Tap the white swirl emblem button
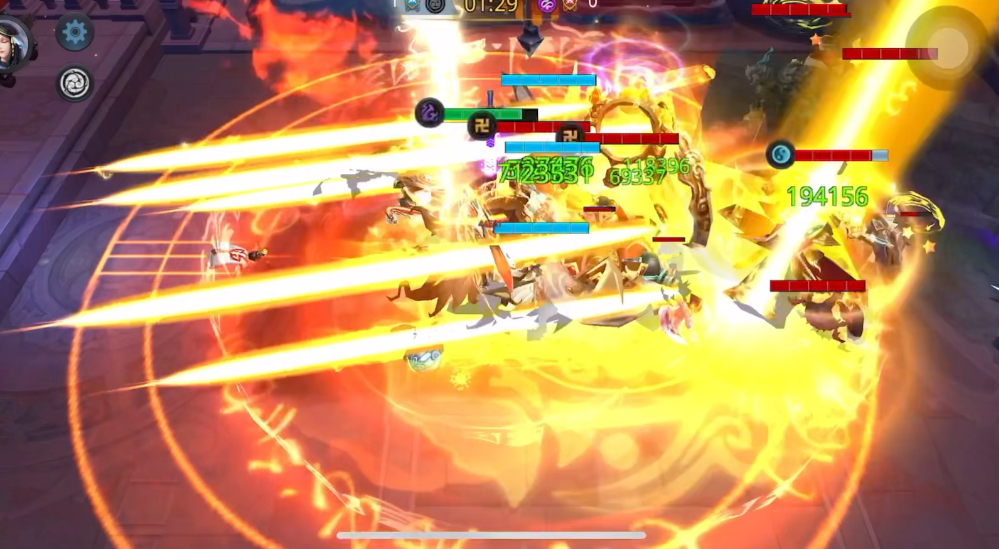 coord(74,83)
